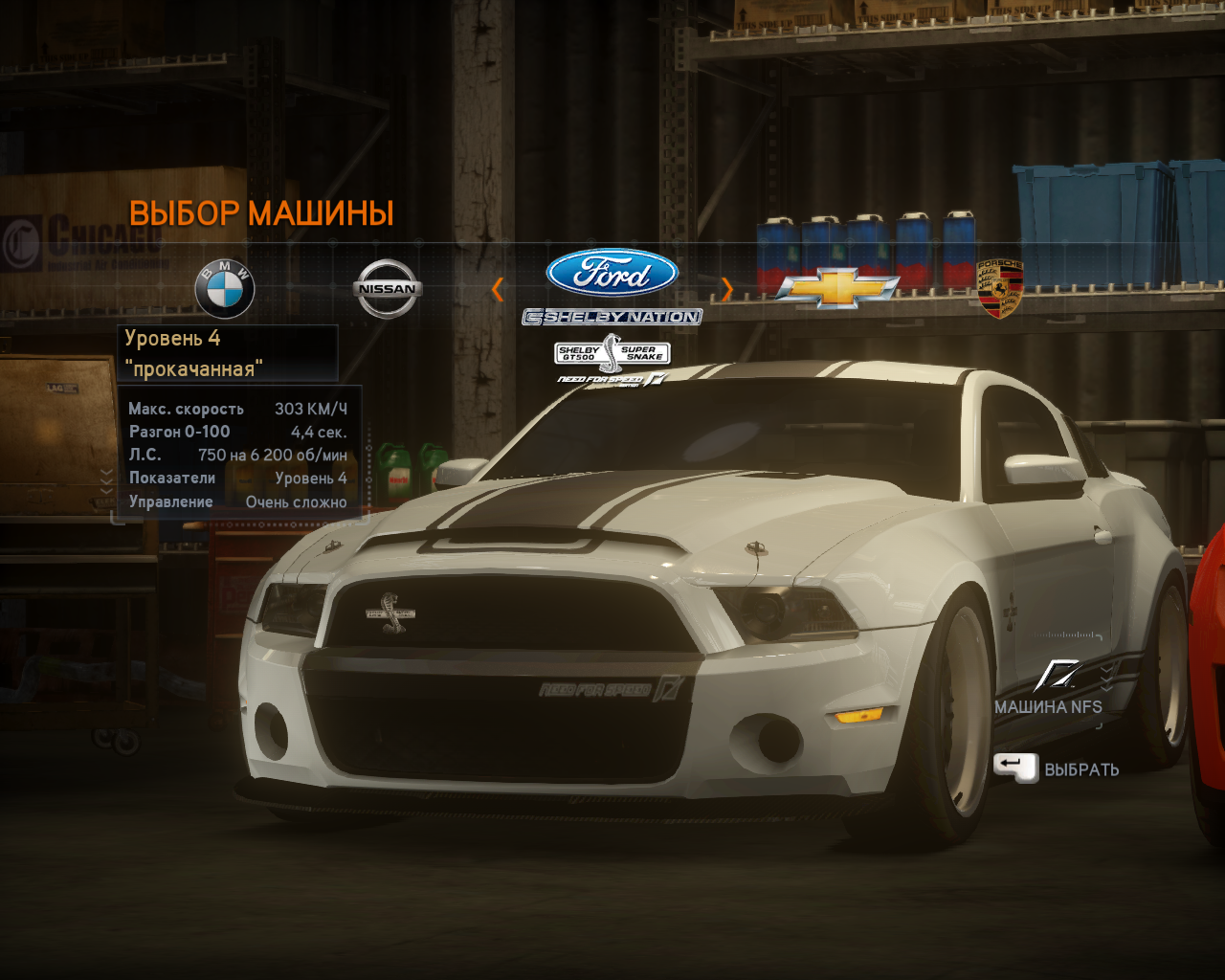Select the Shelby GT500 Super Snake badge
The height and width of the screenshot is (980, 1225).
coord(612,353)
